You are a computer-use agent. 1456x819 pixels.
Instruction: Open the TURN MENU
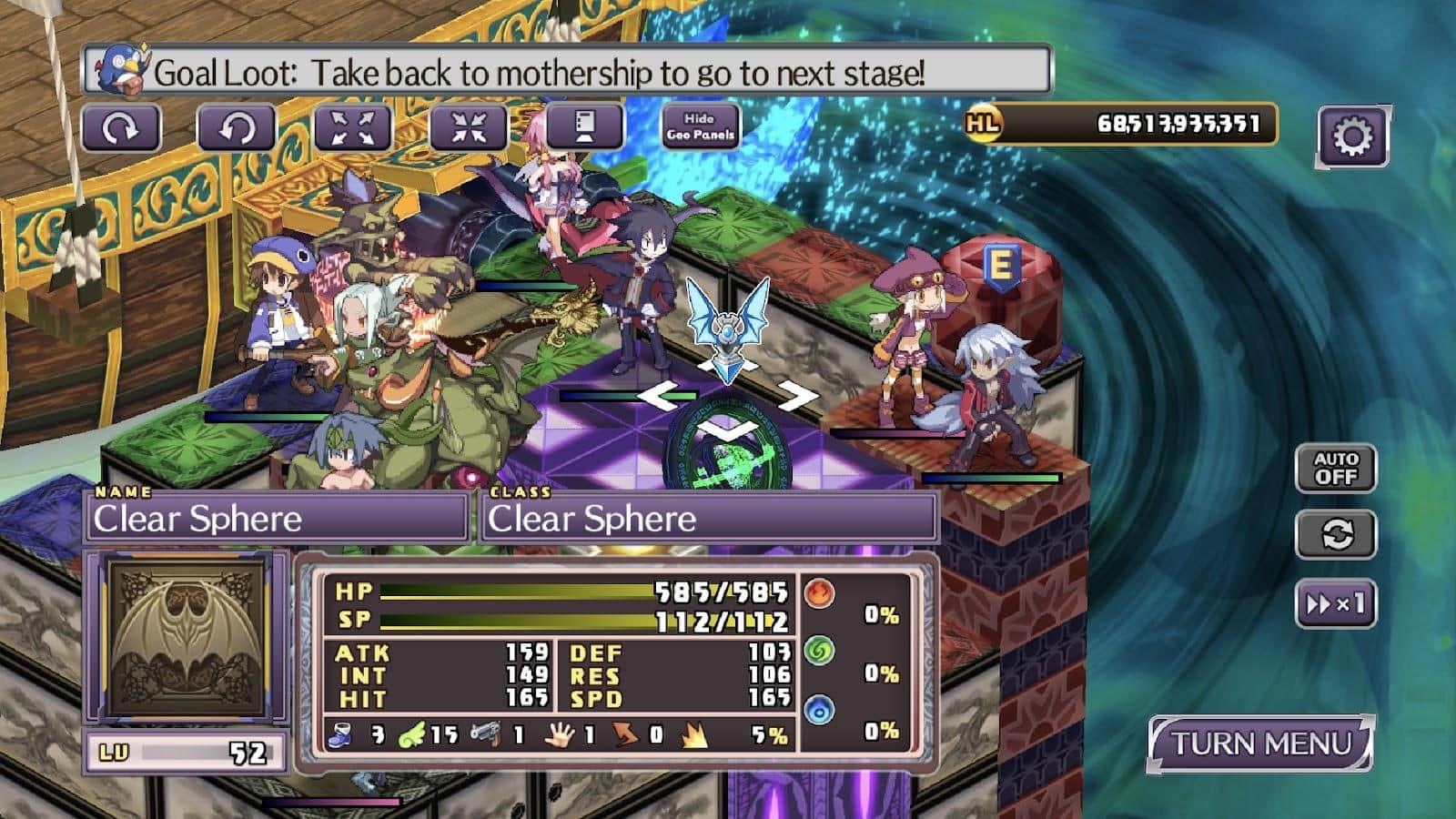click(1260, 743)
